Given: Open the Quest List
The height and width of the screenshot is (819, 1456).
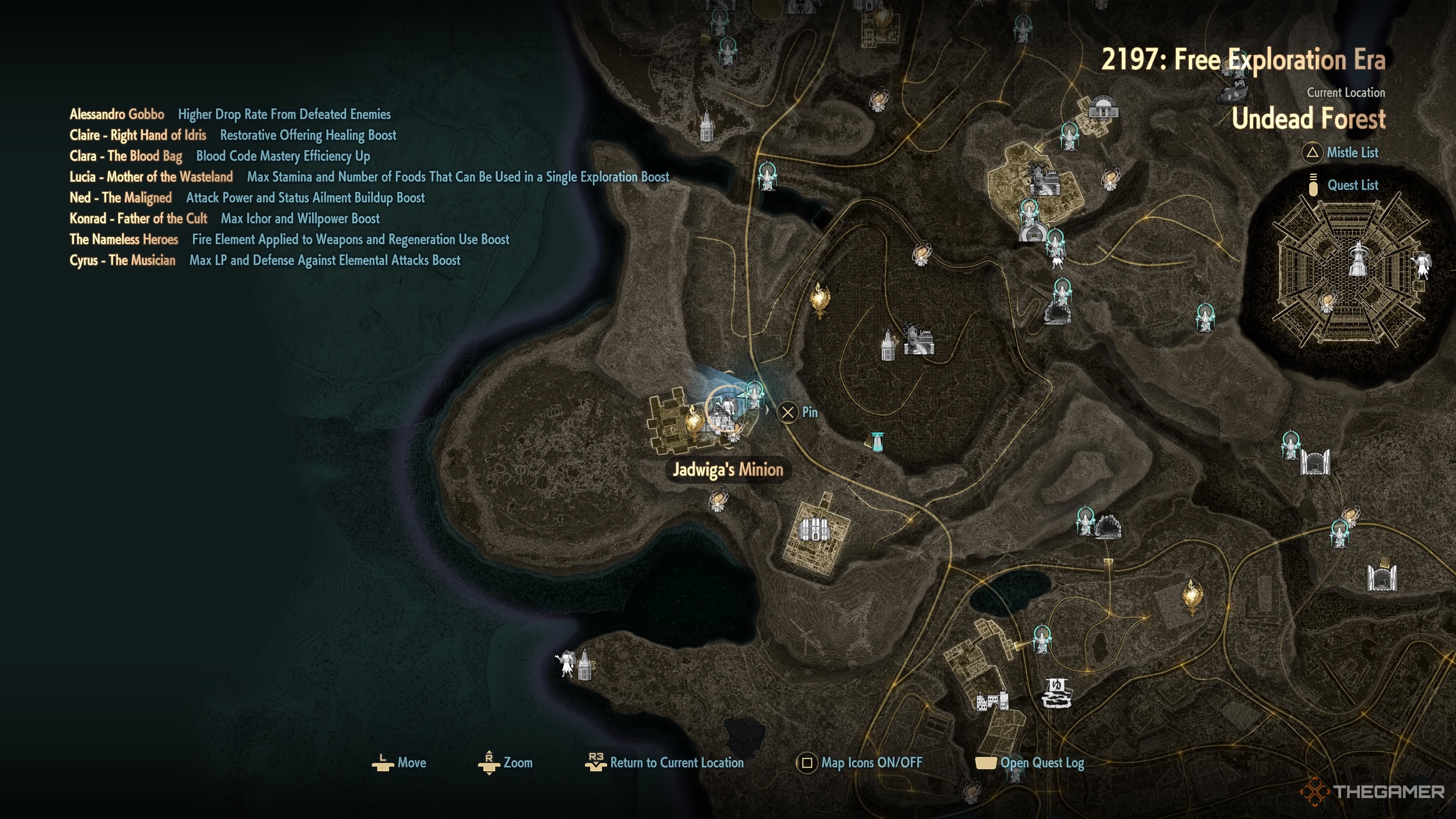Looking at the screenshot, I should (1351, 185).
